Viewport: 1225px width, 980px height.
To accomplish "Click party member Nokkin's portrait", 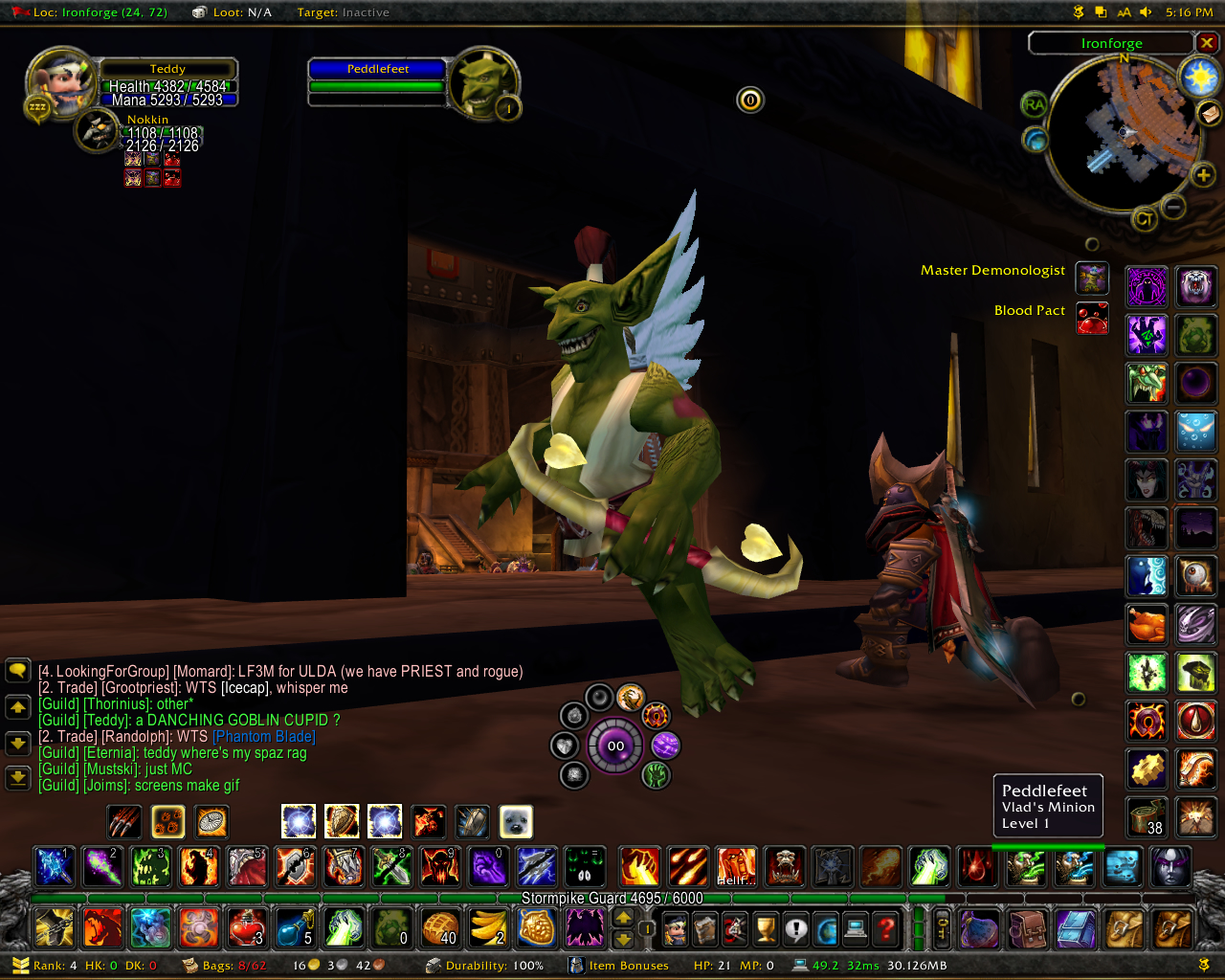I will pos(97,131).
